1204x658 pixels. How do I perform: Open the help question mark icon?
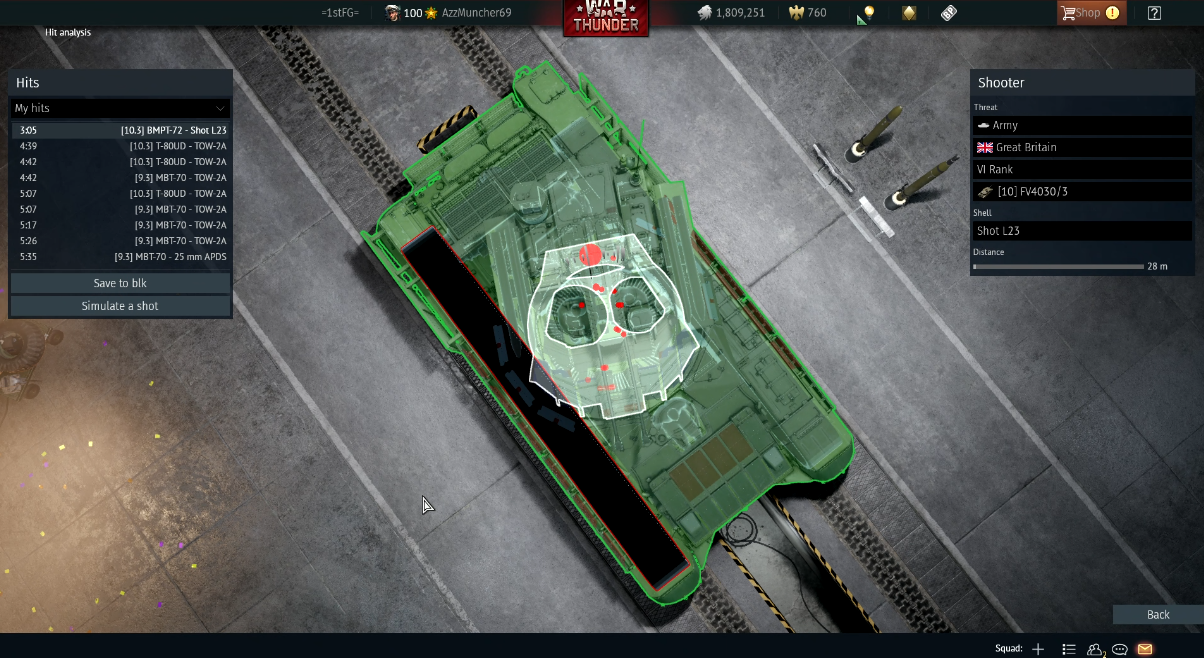pyautogui.click(x=1154, y=13)
